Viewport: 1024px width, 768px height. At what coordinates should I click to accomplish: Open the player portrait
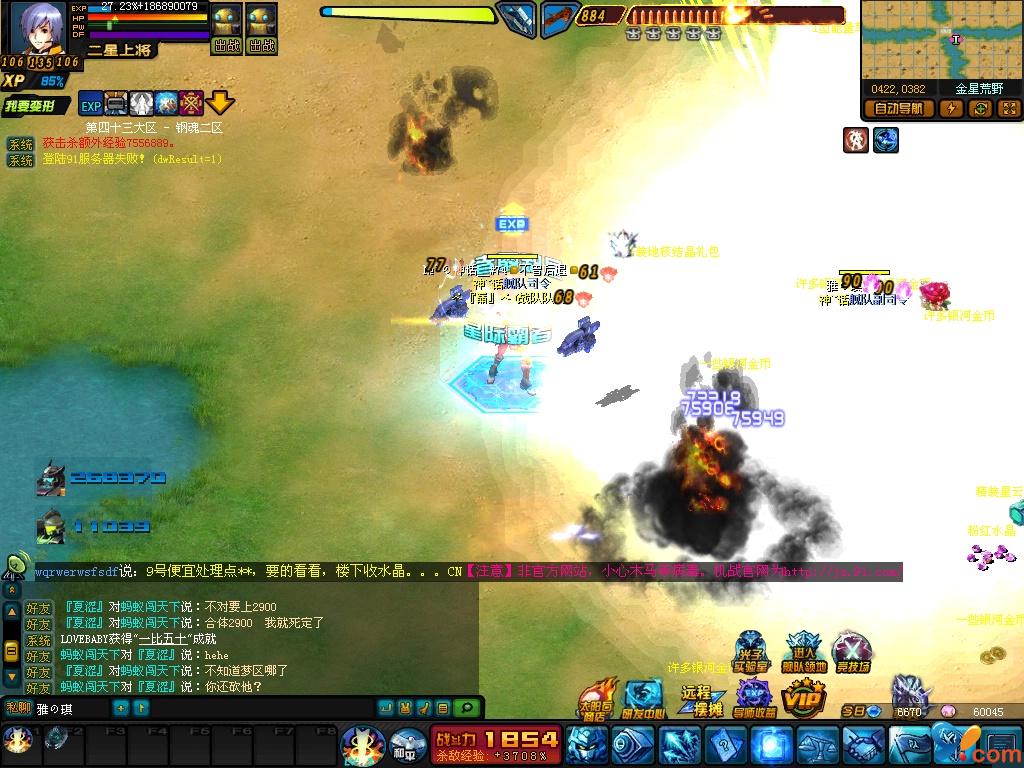(x=38, y=28)
